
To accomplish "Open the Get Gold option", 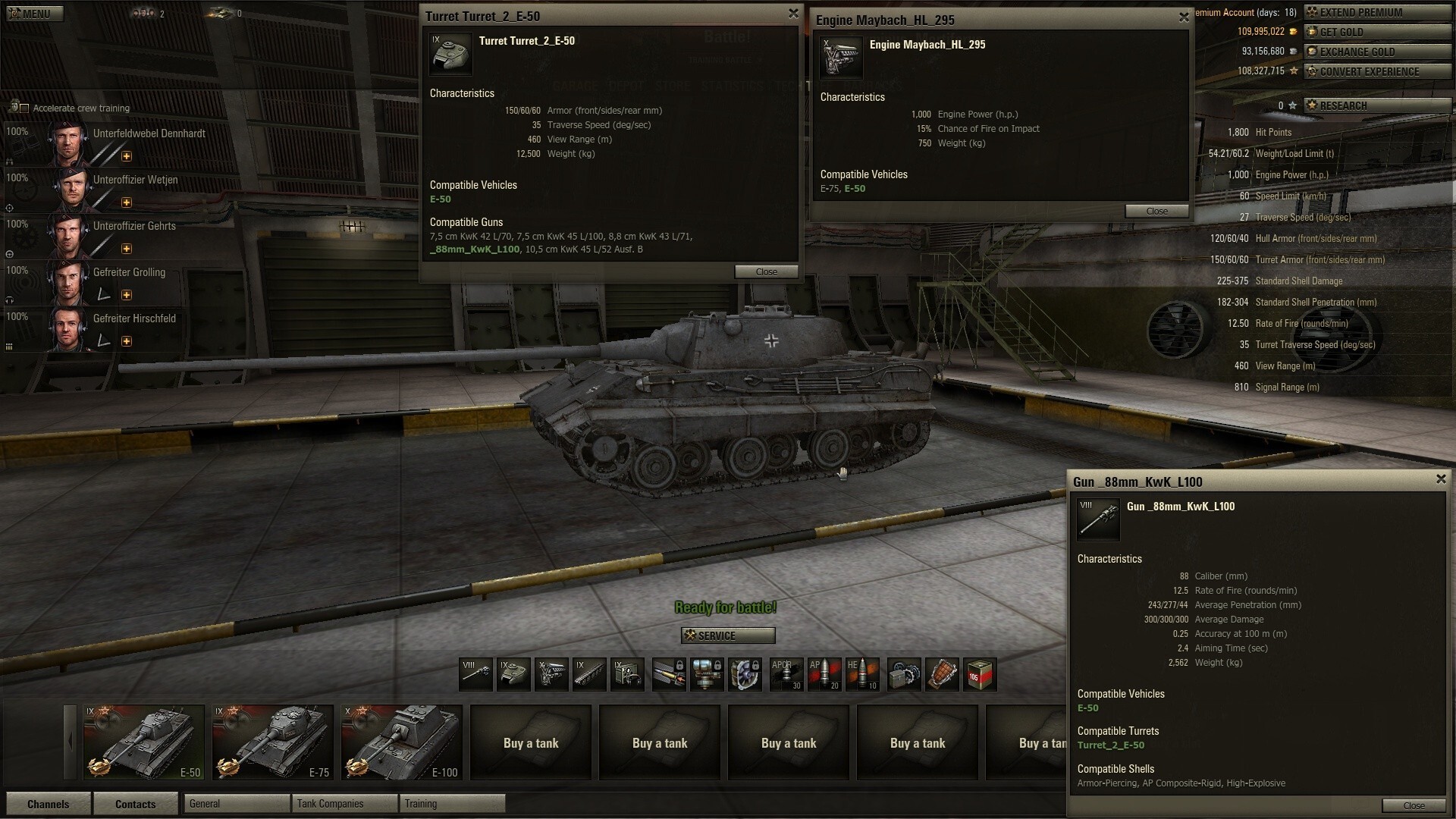I will [x=1376, y=32].
